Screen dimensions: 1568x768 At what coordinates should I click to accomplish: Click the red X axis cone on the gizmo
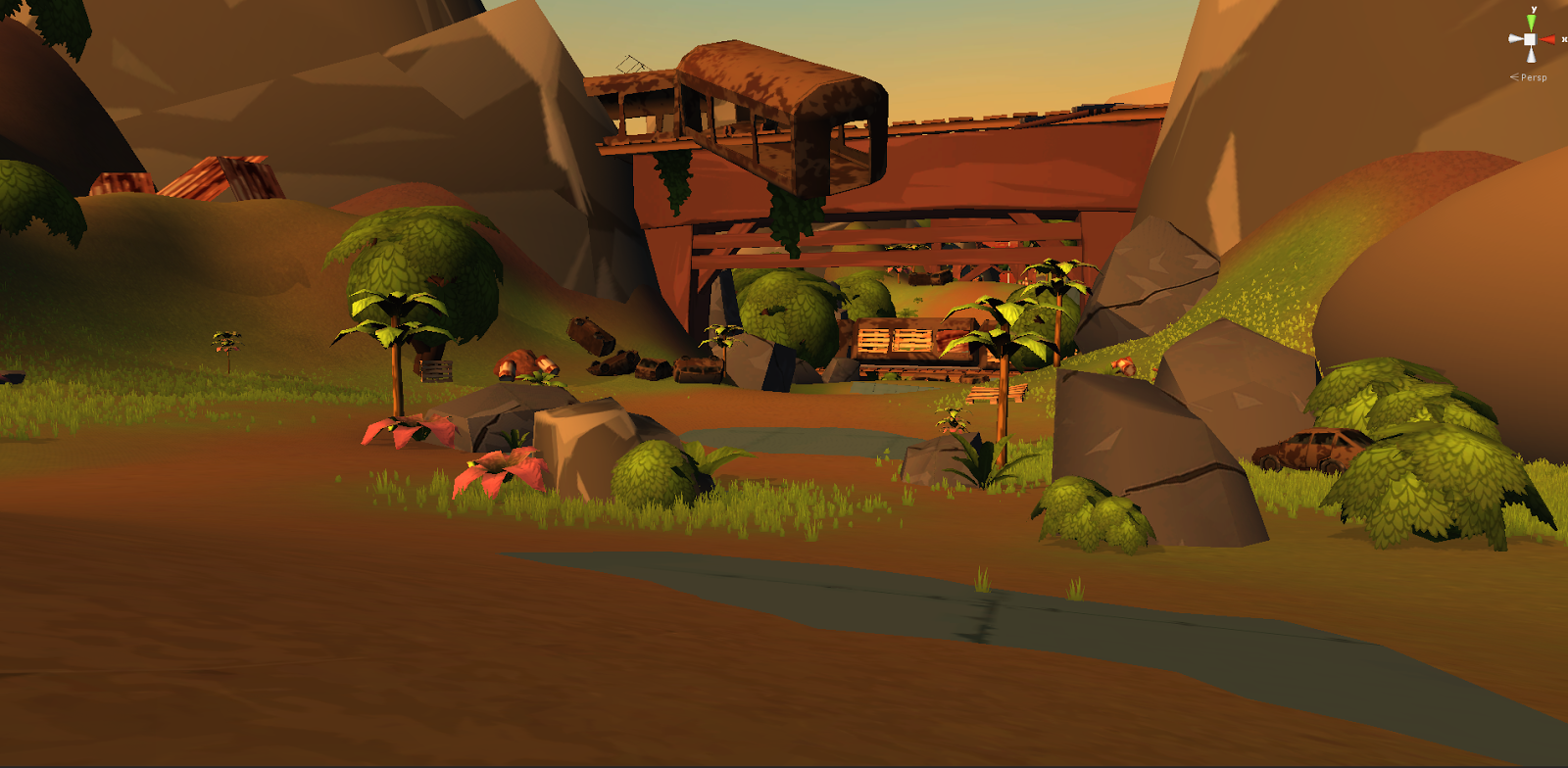1548,39
